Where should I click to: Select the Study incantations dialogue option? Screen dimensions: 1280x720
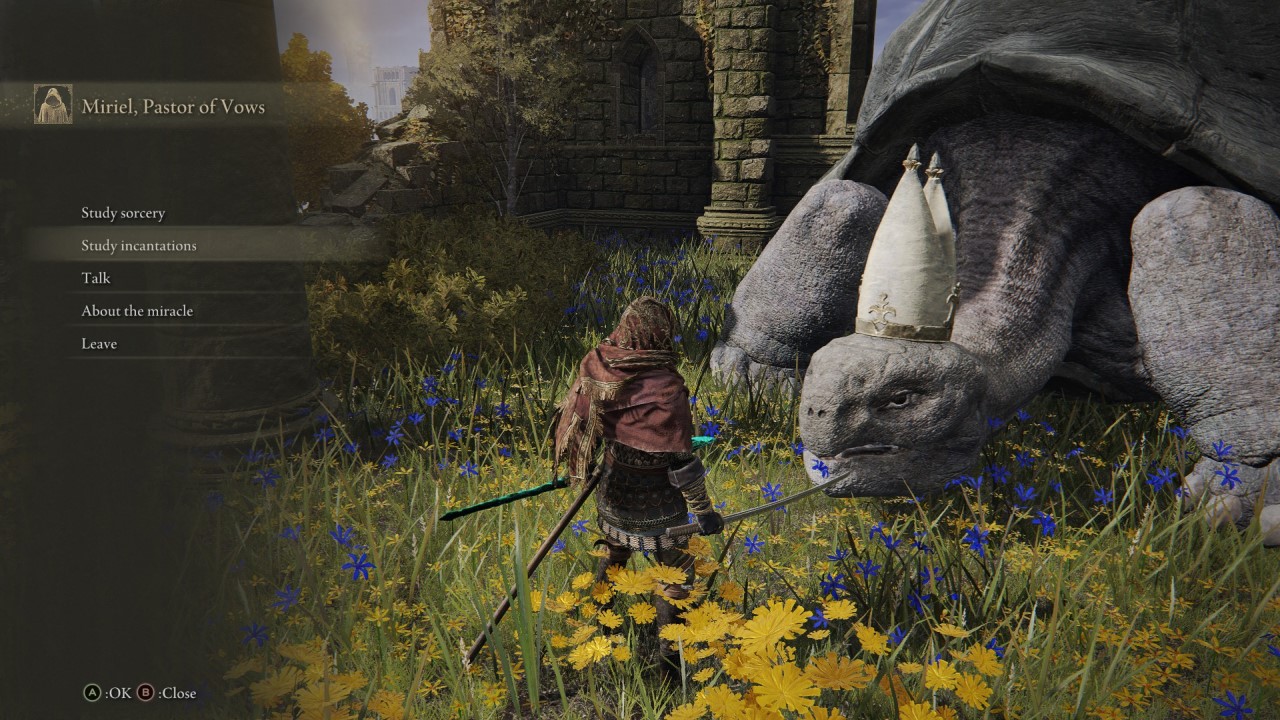point(139,245)
